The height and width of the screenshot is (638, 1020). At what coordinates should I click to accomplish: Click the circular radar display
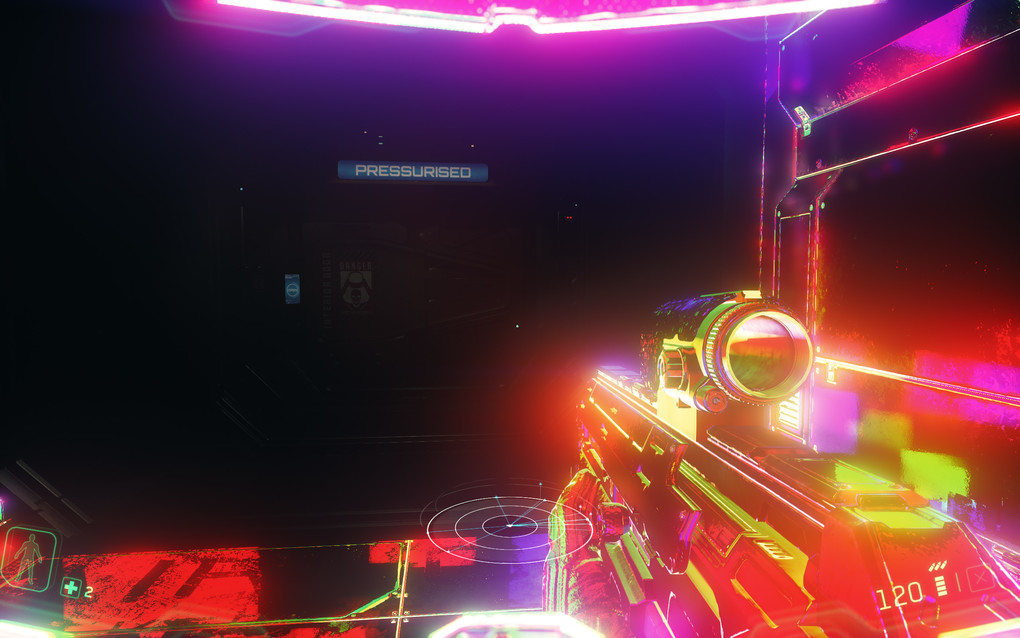(x=507, y=523)
